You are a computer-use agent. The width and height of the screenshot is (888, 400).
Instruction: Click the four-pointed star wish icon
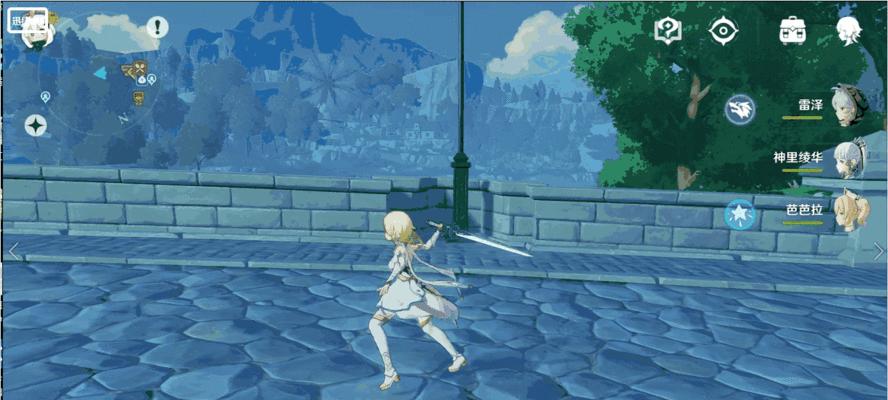pos(36,126)
